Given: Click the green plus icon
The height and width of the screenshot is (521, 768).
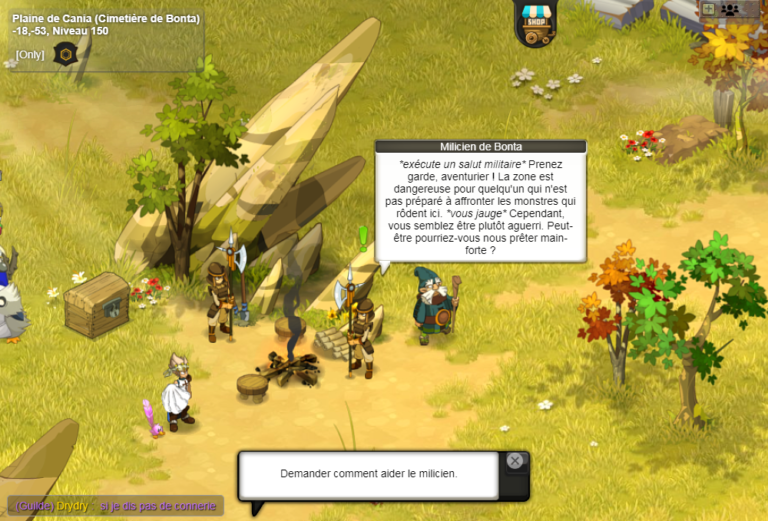Looking at the screenshot, I should tap(709, 9).
